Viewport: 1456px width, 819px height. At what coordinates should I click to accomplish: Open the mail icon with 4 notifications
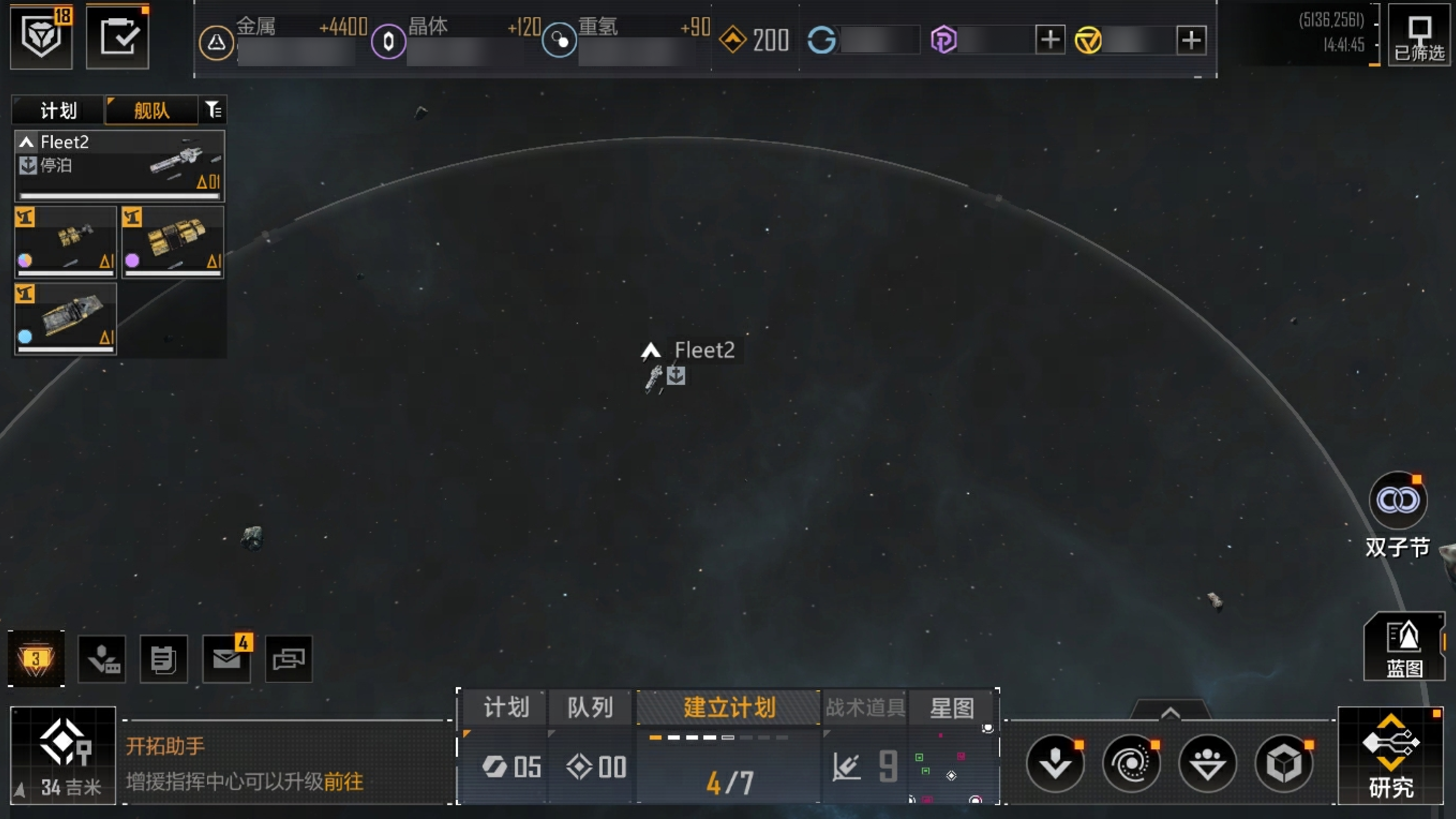(x=227, y=658)
